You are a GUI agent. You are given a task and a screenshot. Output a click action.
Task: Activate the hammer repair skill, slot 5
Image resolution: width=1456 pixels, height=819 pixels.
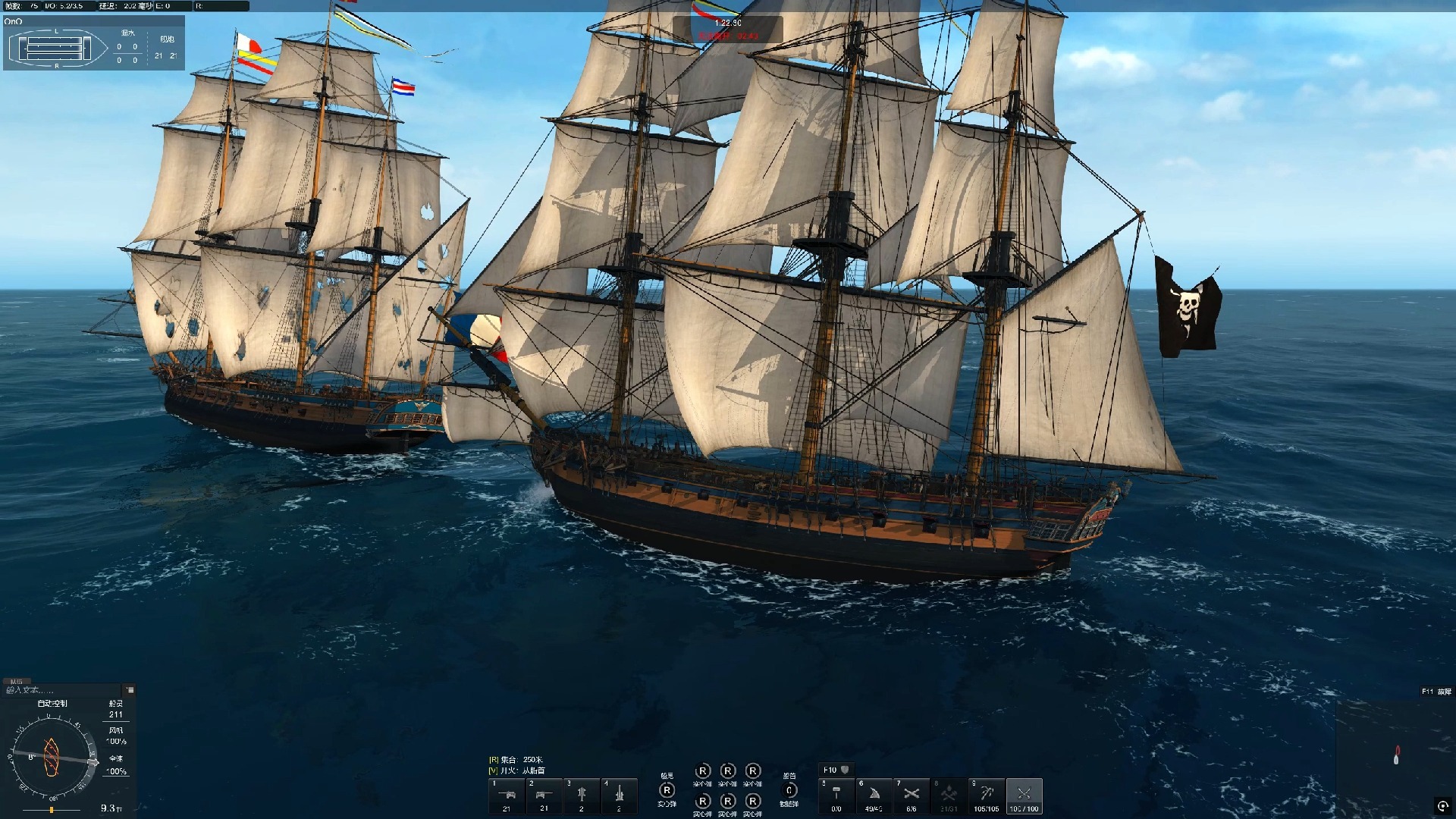pos(836,795)
